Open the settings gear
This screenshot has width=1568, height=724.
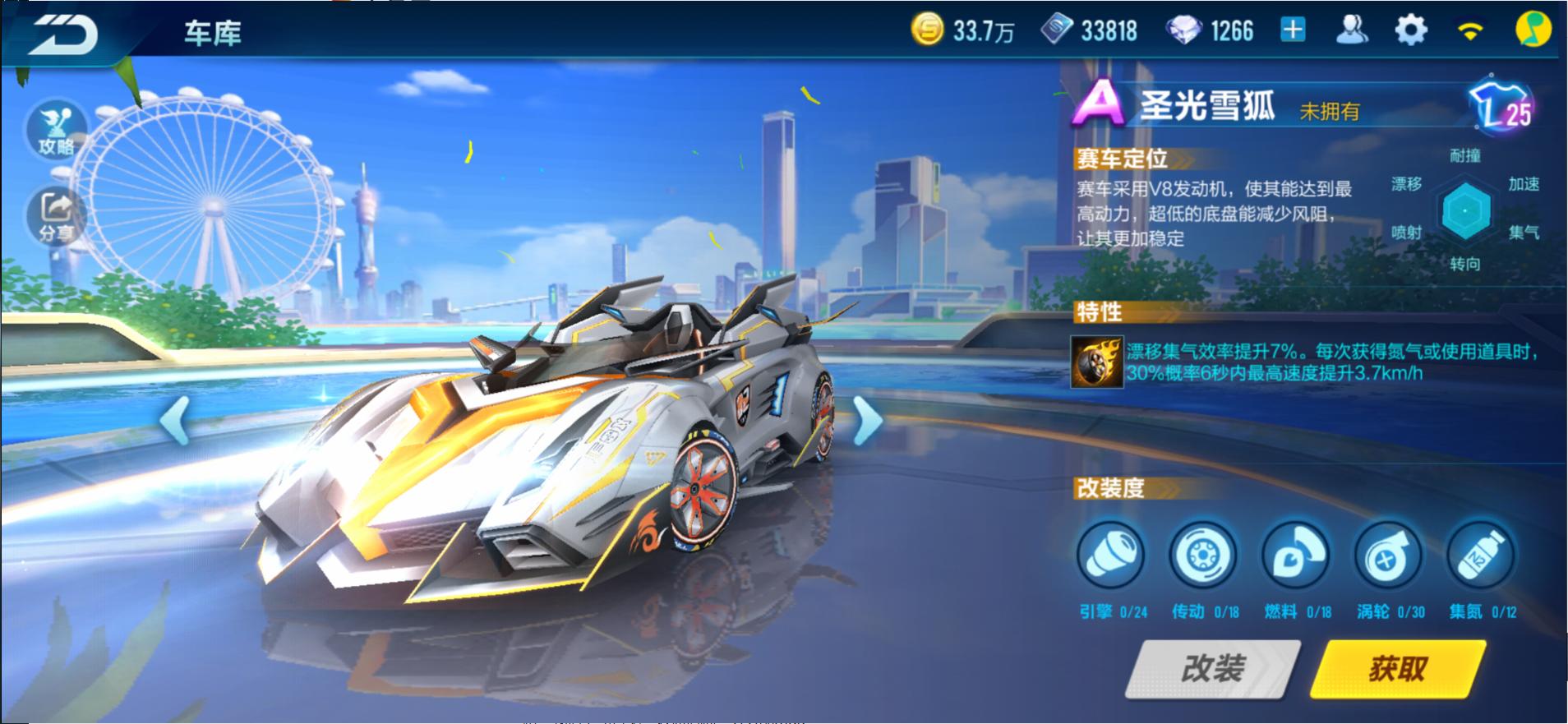point(1410,29)
